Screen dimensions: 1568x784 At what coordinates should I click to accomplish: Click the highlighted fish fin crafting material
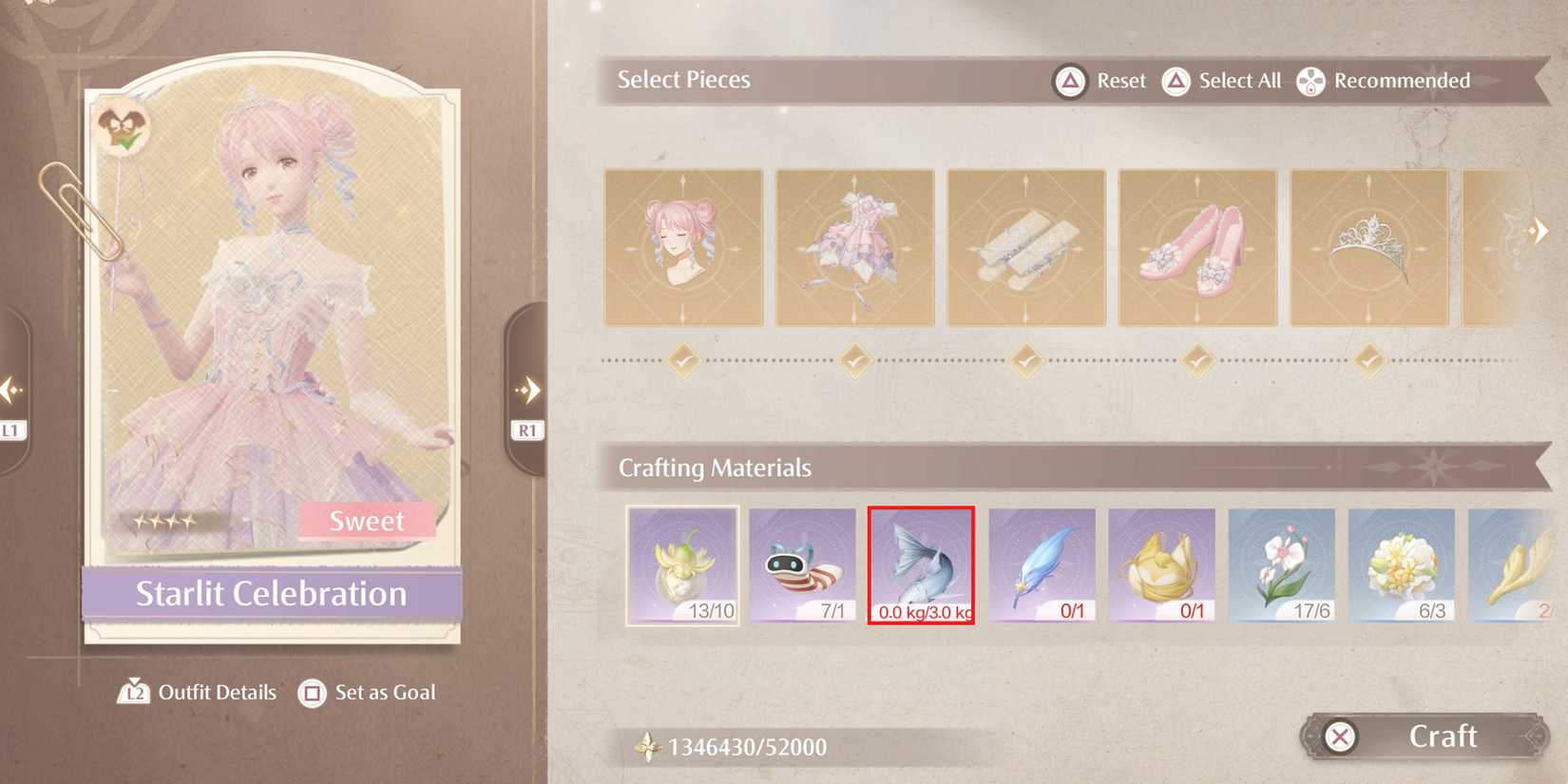point(921,565)
